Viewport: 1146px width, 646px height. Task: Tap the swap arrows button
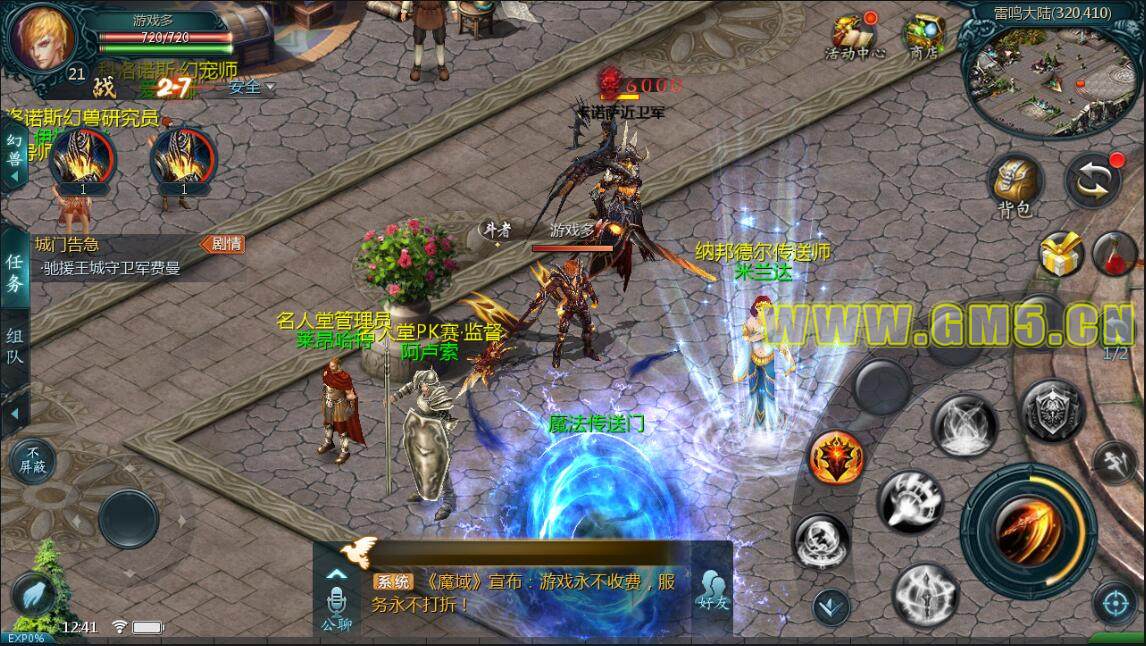pos(1092,180)
